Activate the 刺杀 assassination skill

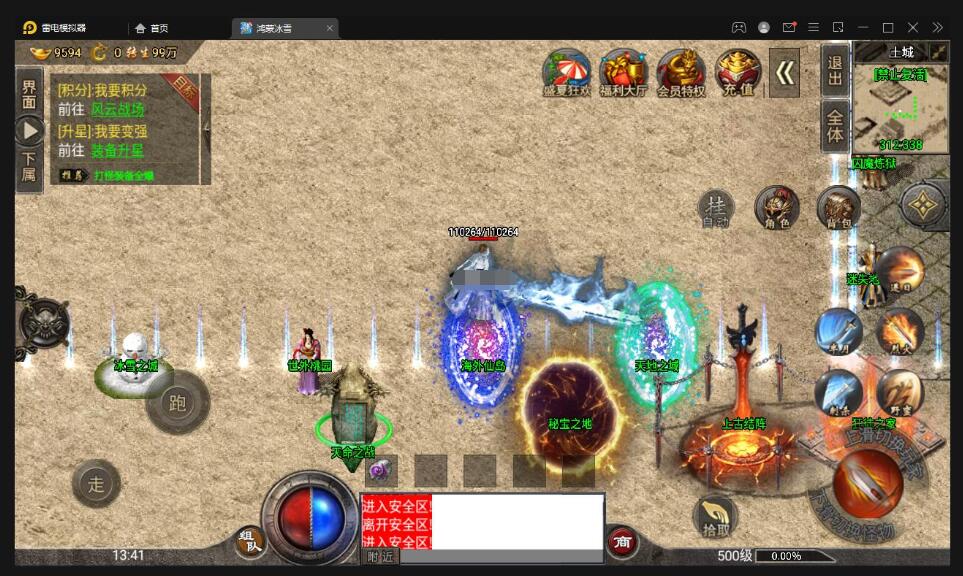point(838,392)
